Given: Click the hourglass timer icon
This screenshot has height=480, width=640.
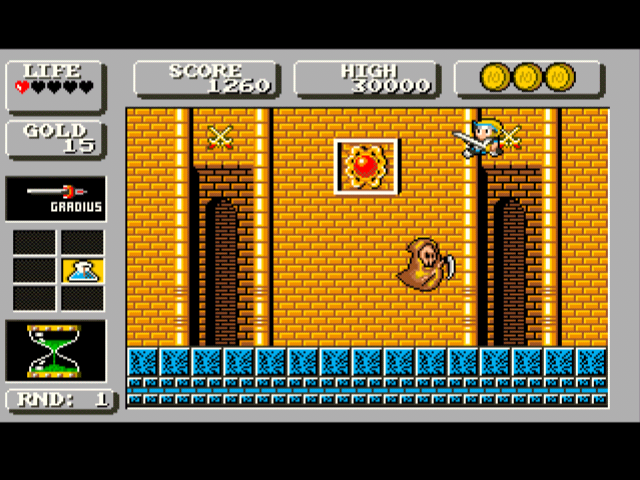Looking at the screenshot, I should [55, 350].
